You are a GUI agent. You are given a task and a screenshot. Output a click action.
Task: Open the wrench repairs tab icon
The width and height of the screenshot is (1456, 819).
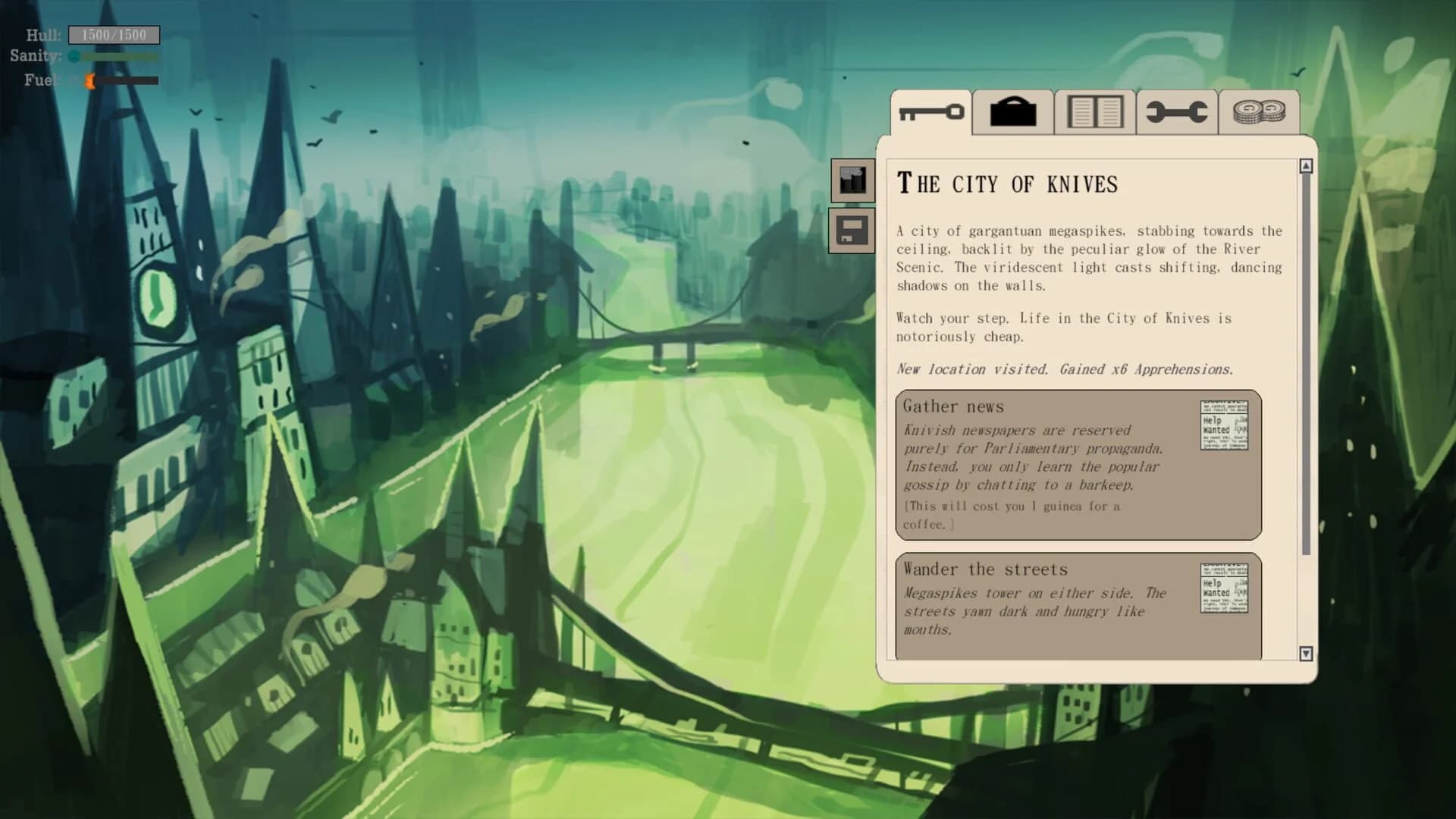point(1176,112)
